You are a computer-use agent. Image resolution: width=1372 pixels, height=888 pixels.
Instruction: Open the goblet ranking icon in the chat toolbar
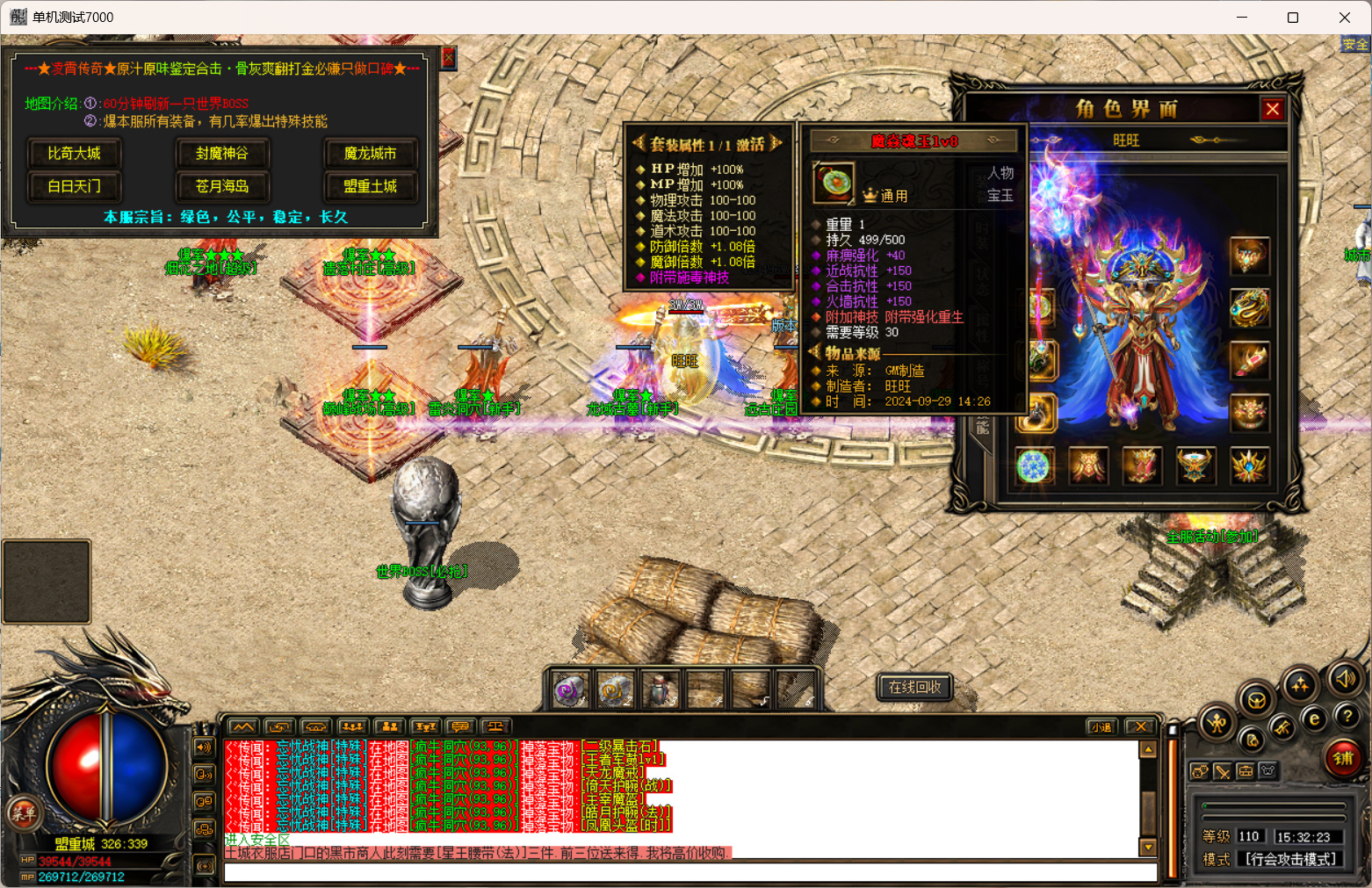[x=424, y=726]
